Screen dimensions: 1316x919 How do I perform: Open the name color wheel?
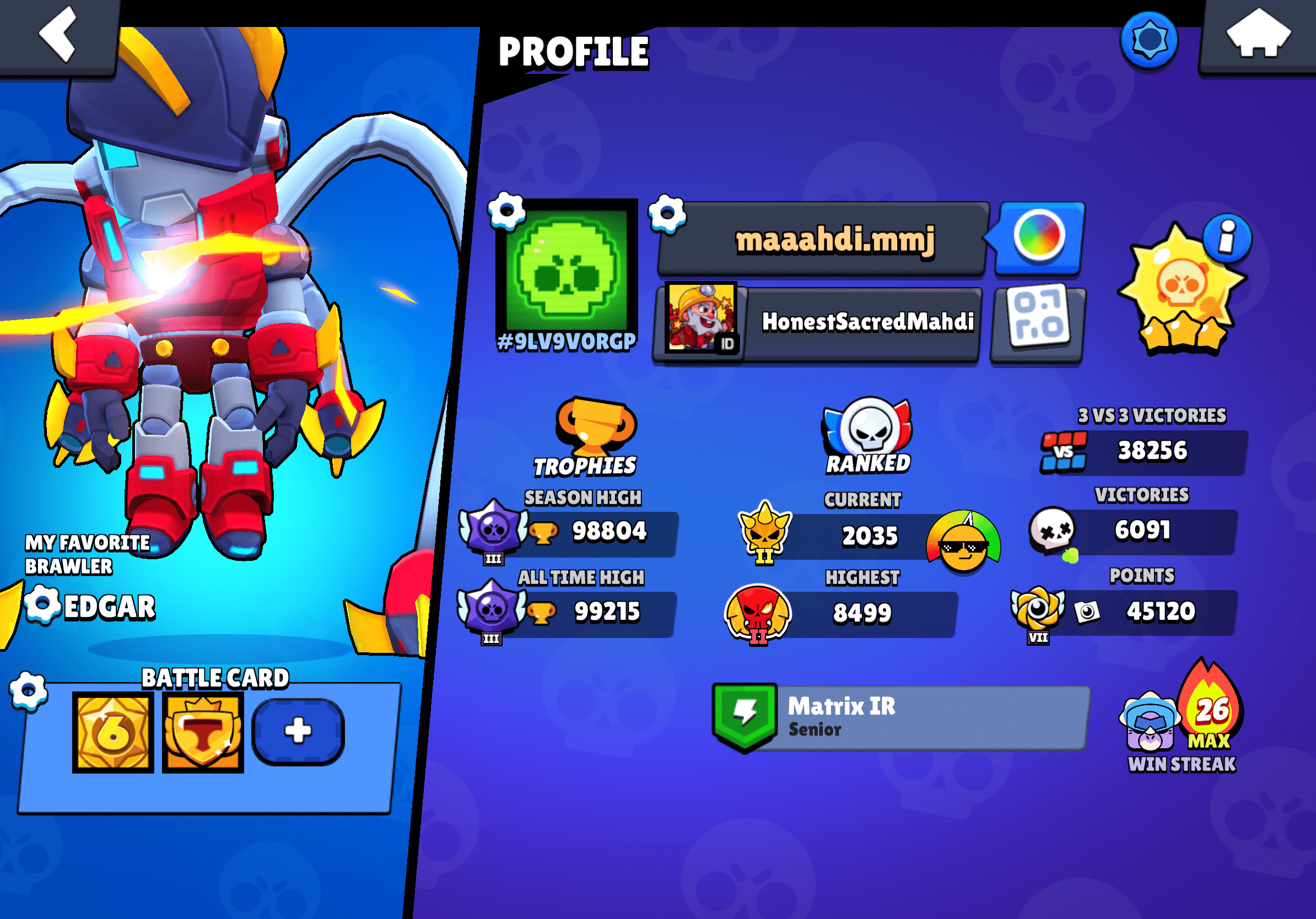coord(1039,236)
